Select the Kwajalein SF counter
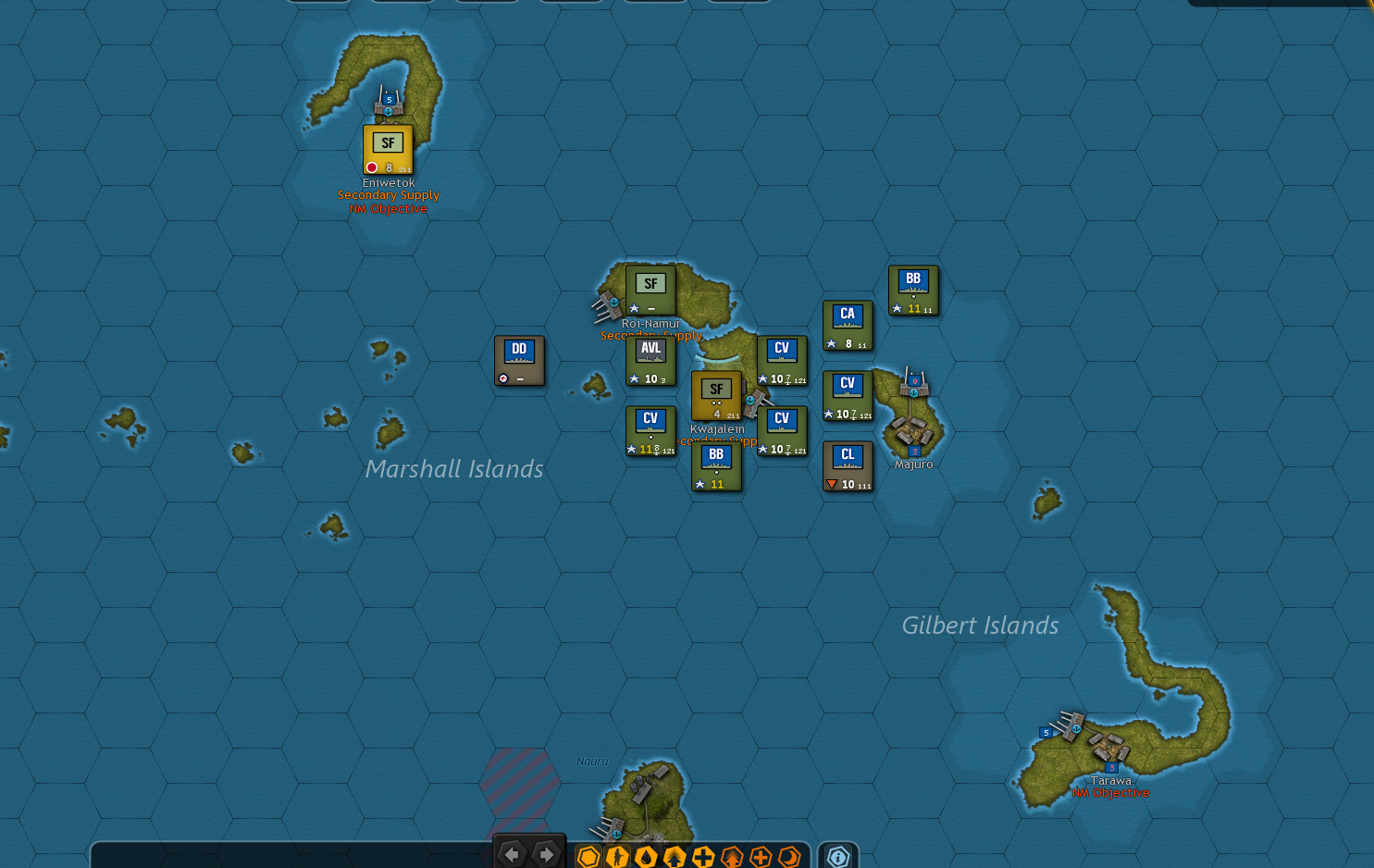1374x868 pixels. click(x=716, y=397)
